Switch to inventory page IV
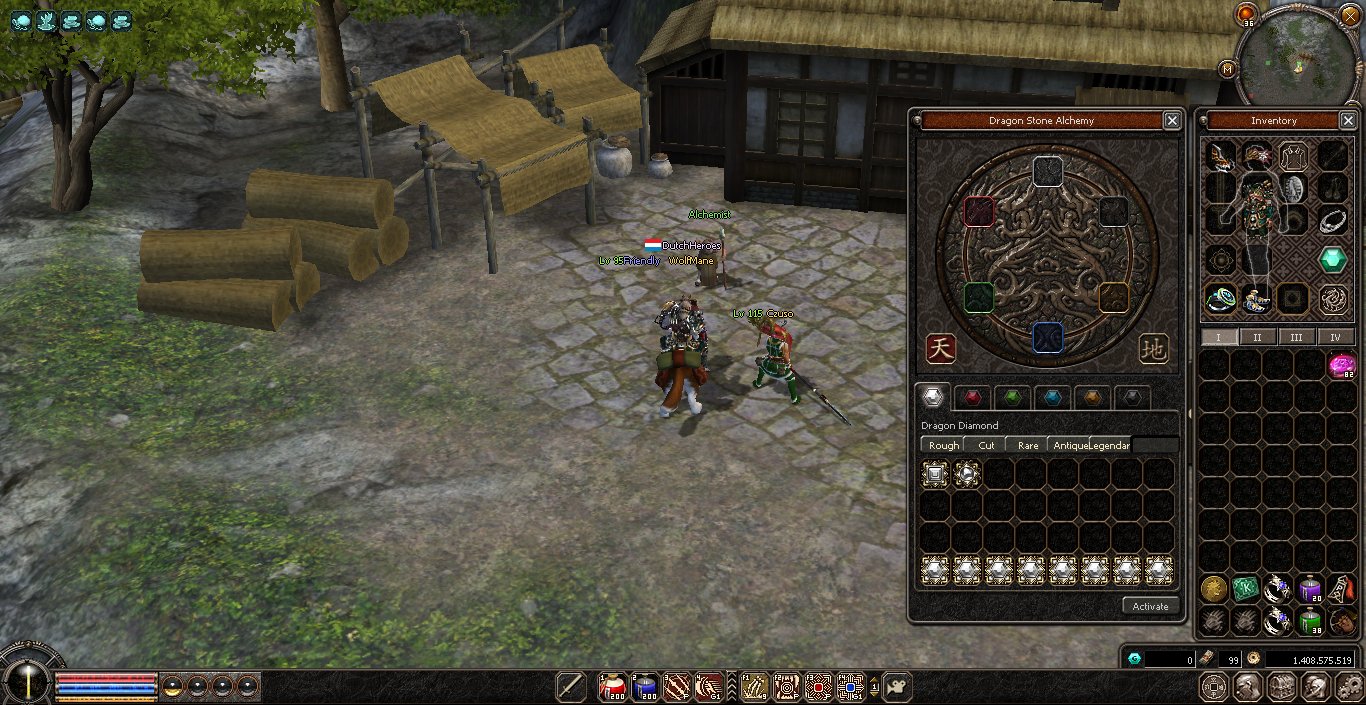The image size is (1366, 705). 1335,337
